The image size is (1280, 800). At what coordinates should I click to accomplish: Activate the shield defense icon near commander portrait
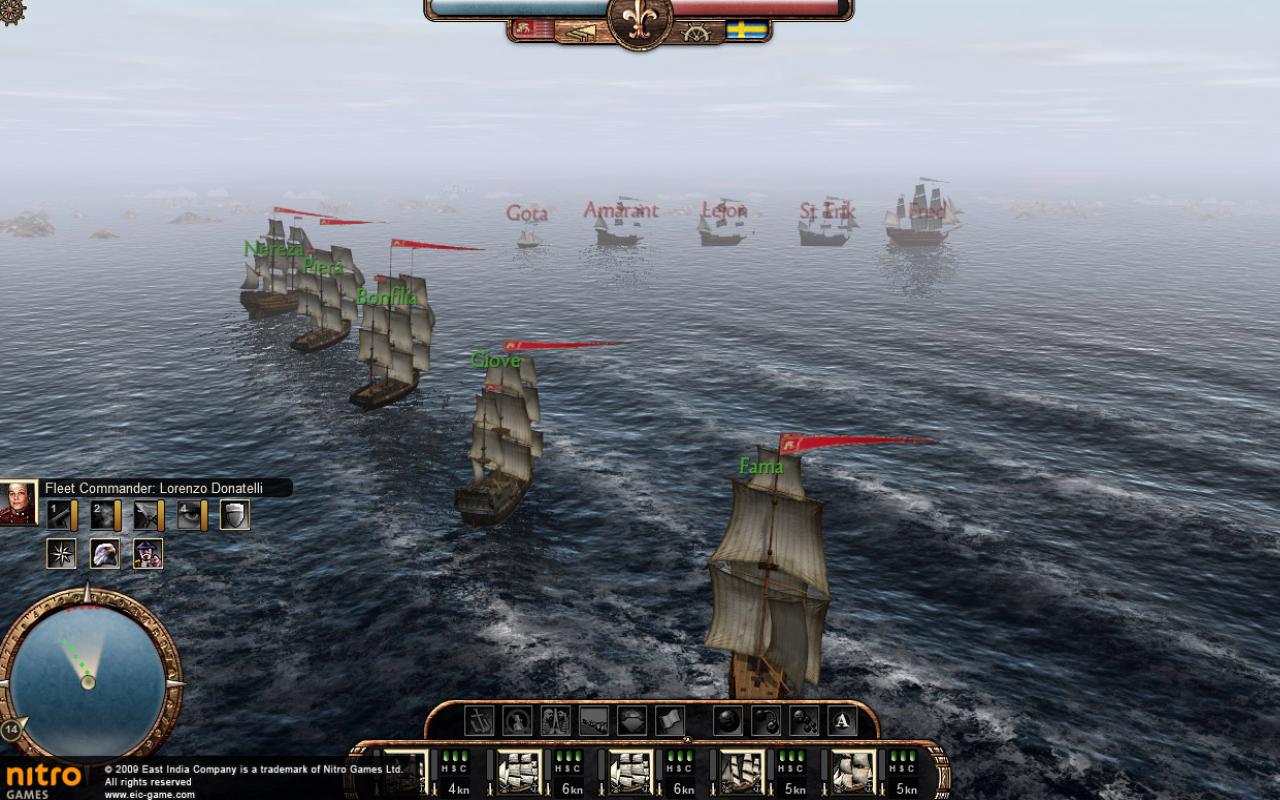point(232,515)
